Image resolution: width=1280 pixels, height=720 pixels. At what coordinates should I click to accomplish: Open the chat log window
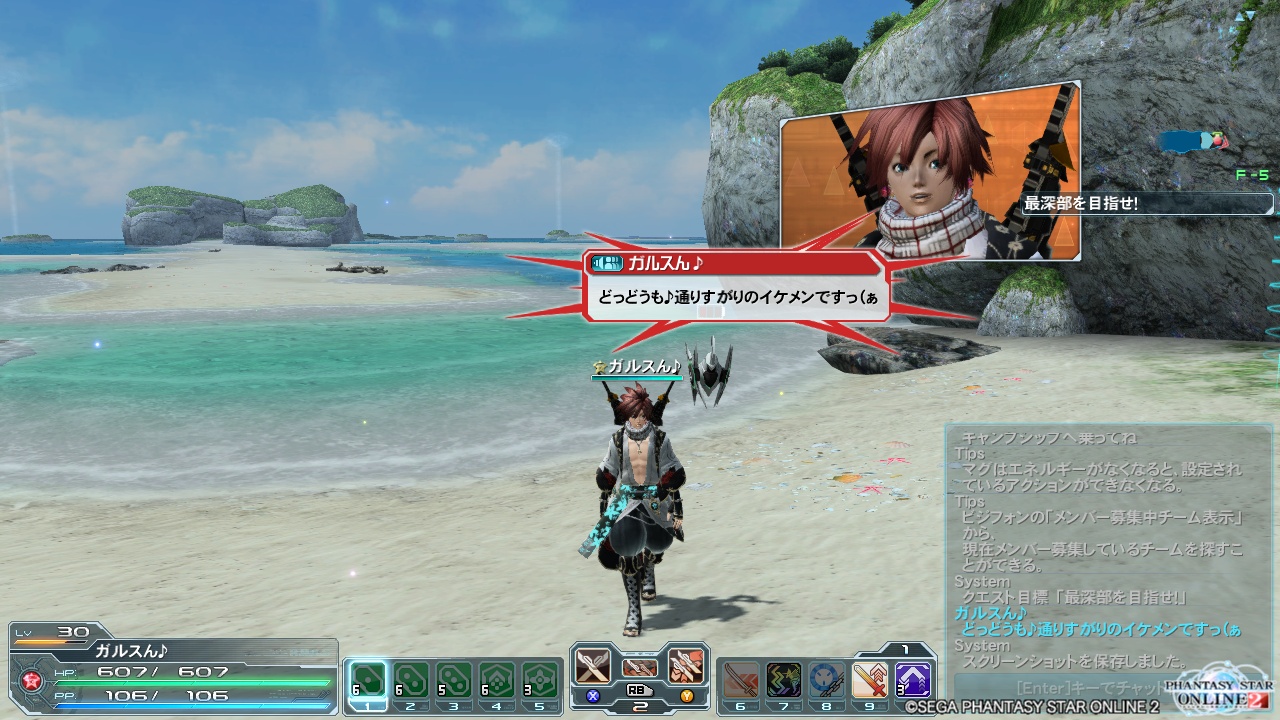pos(1108,548)
